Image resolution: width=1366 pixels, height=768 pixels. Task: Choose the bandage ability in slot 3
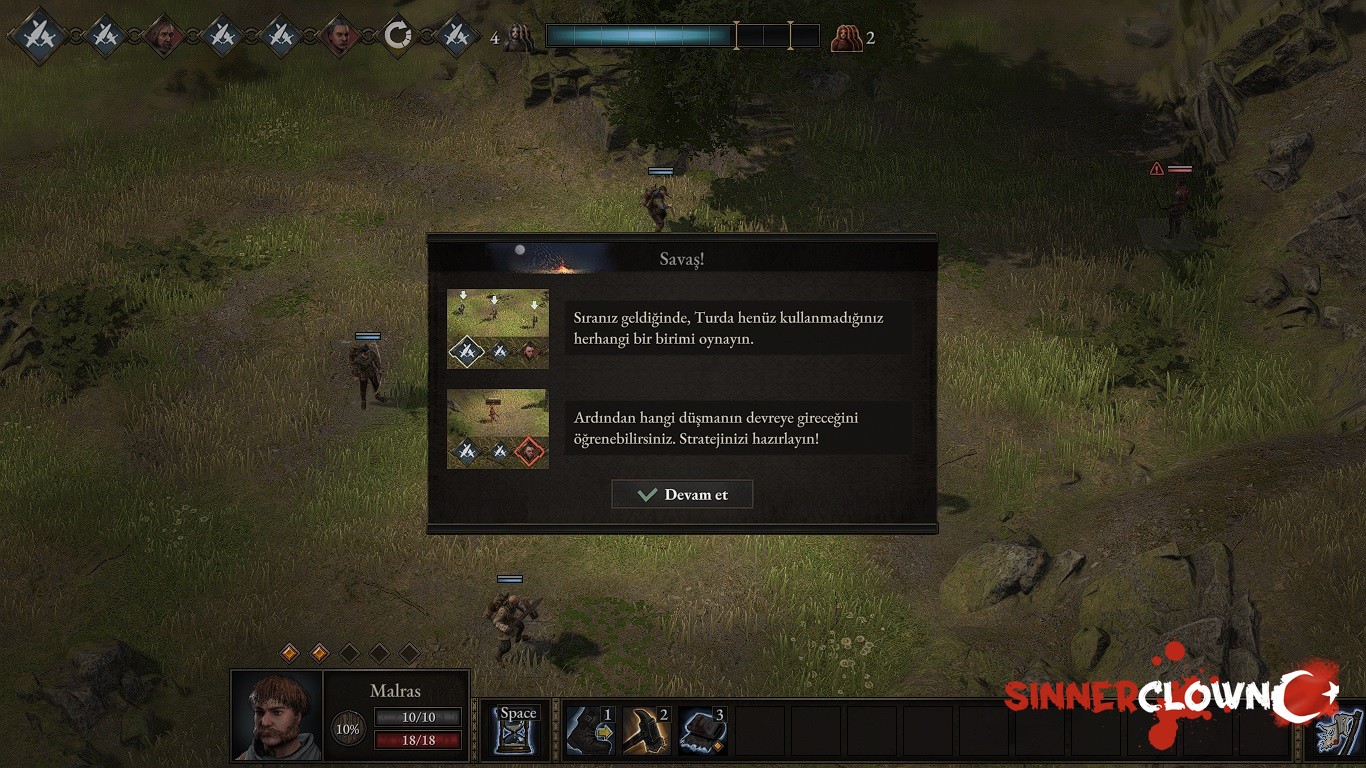702,730
